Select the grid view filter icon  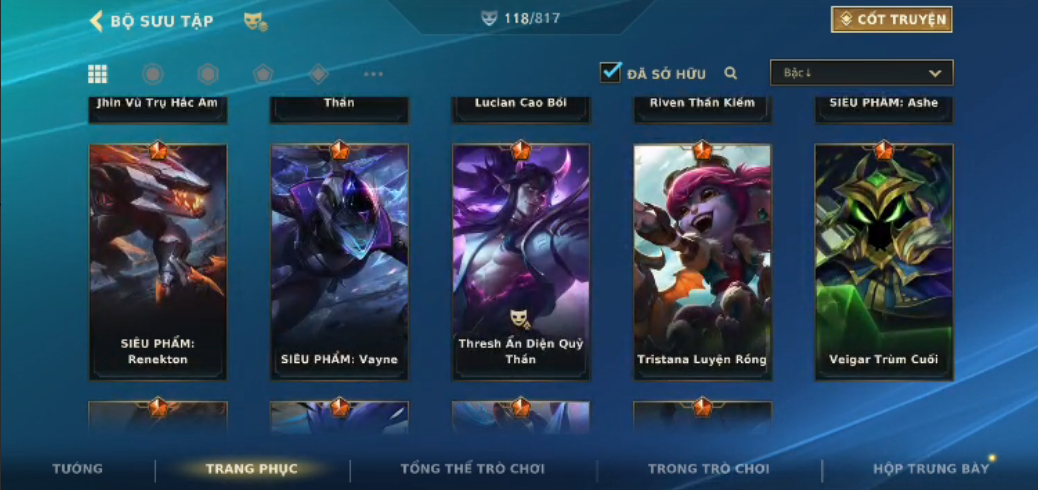(x=98, y=73)
